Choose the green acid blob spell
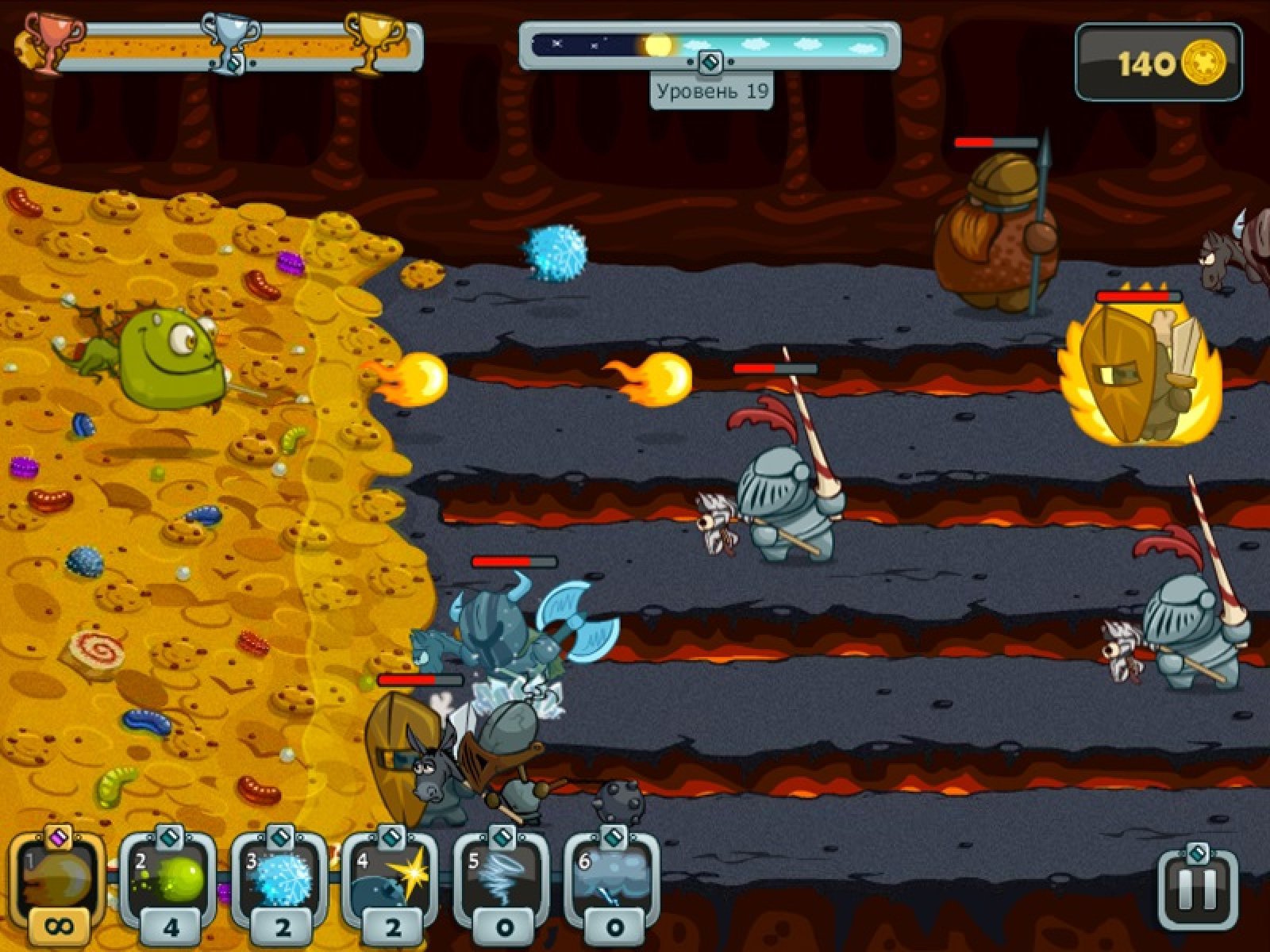1270x952 pixels. 169,879
